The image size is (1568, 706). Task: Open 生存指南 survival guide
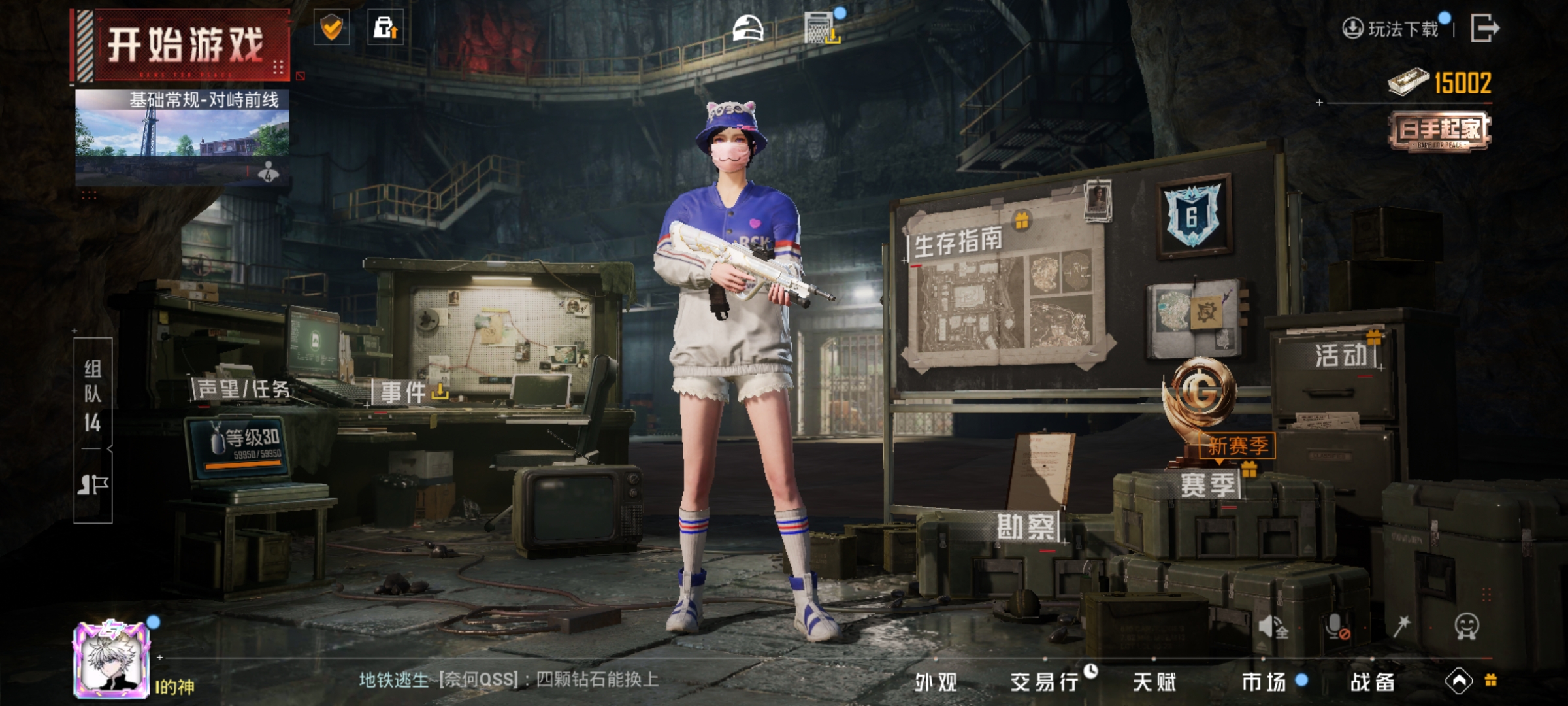958,243
